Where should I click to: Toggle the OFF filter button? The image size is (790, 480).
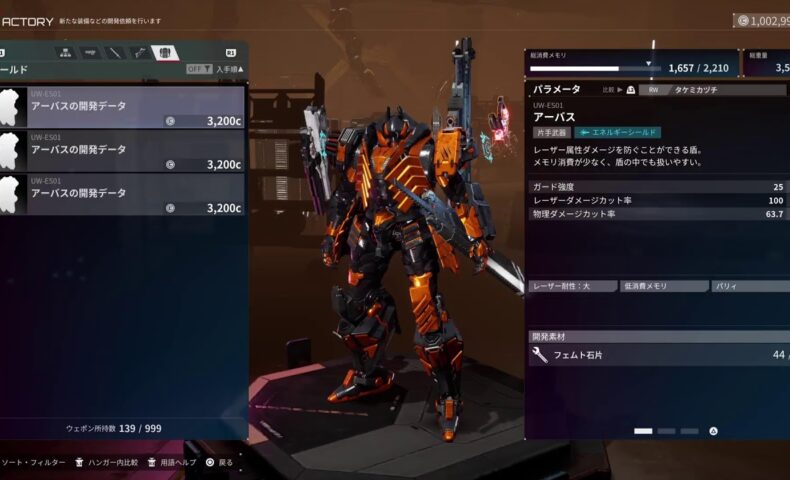click(199, 69)
